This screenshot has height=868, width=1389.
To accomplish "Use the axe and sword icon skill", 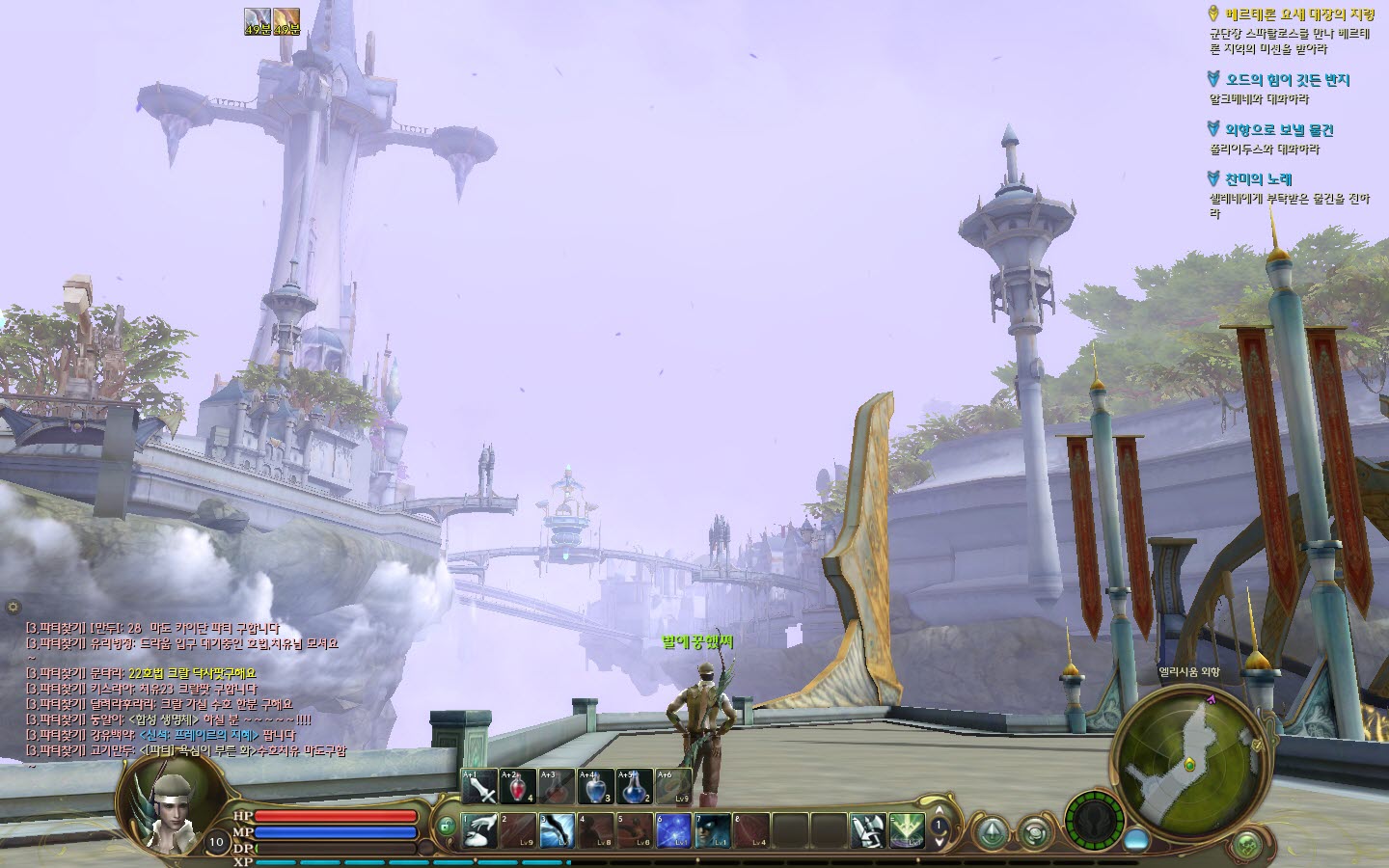I will [867, 830].
